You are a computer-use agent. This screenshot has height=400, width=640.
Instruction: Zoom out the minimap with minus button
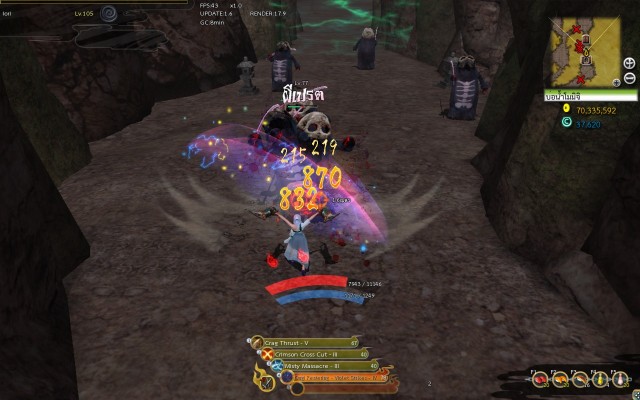(x=629, y=78)
